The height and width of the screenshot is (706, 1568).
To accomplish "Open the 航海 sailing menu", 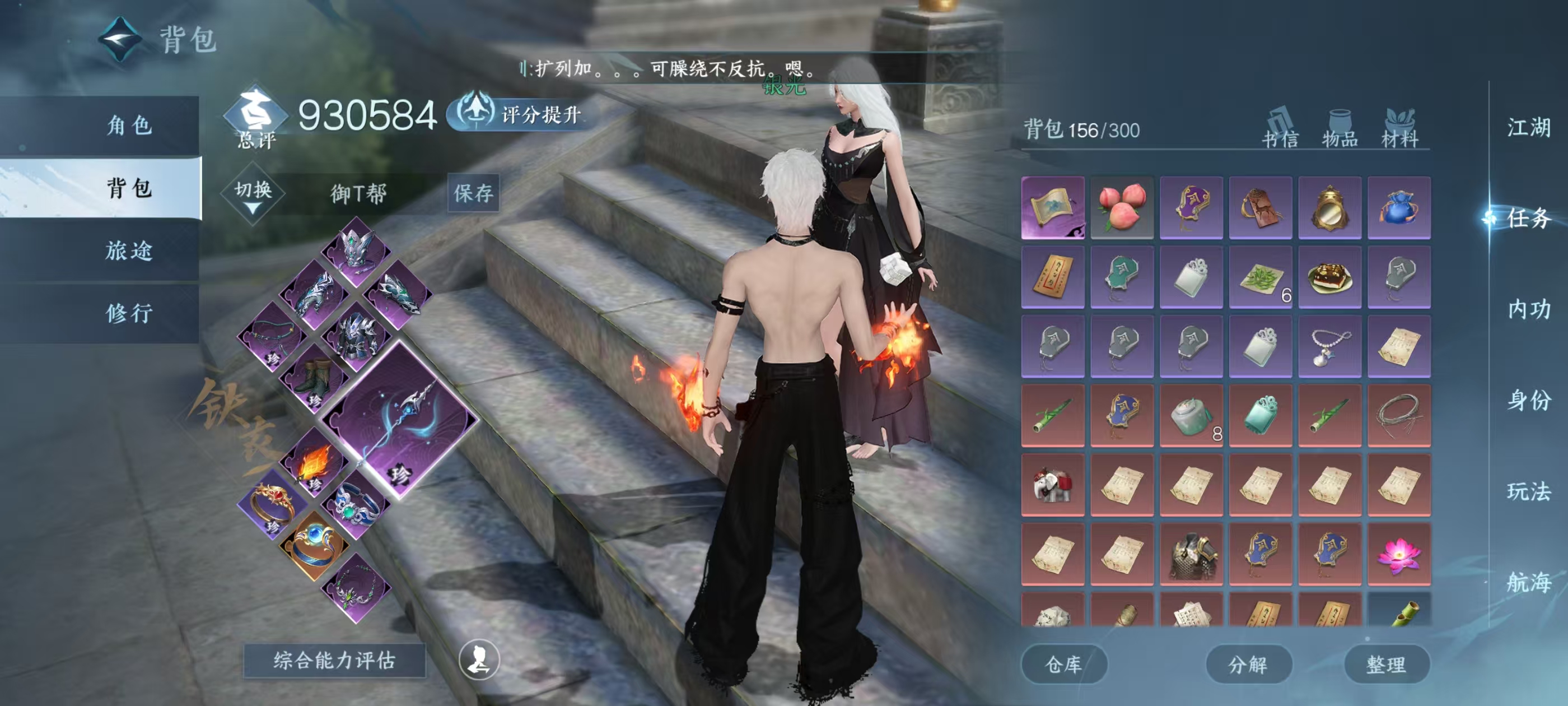I will [1528, 582].
